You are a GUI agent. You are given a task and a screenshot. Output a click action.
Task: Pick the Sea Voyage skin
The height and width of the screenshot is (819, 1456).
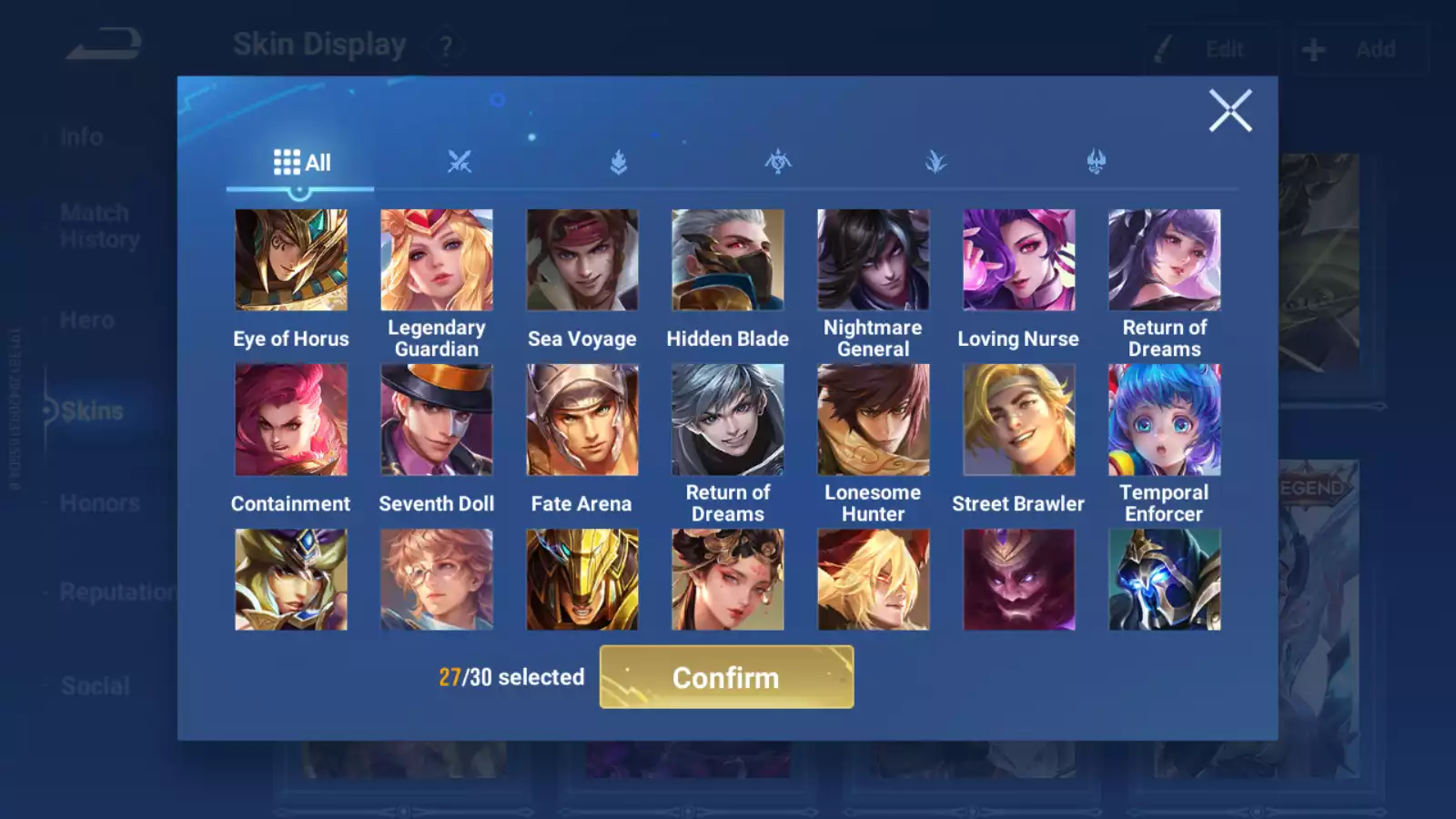point(582,260)
